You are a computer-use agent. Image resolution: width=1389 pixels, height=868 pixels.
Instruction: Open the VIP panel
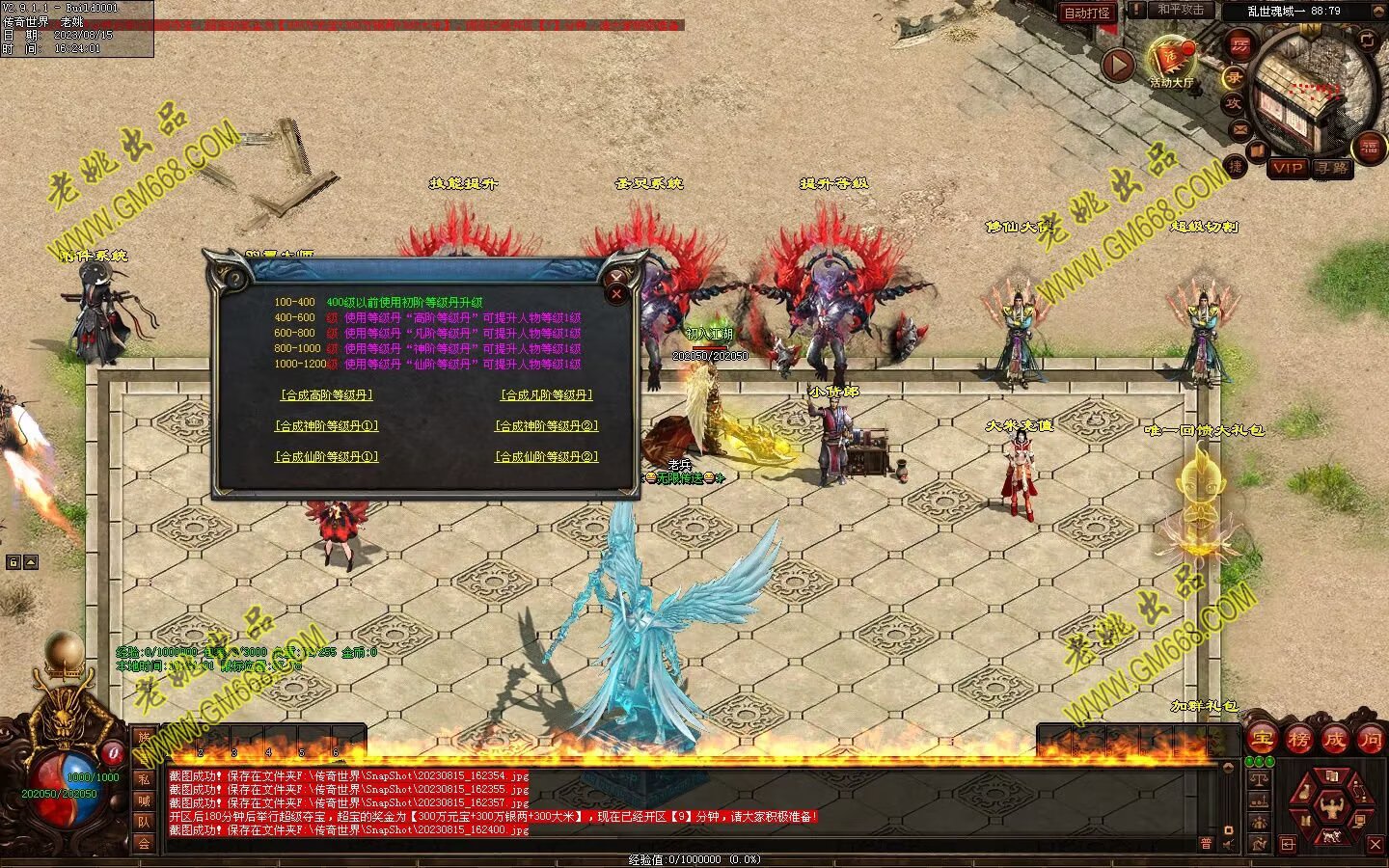(1287, 168)
